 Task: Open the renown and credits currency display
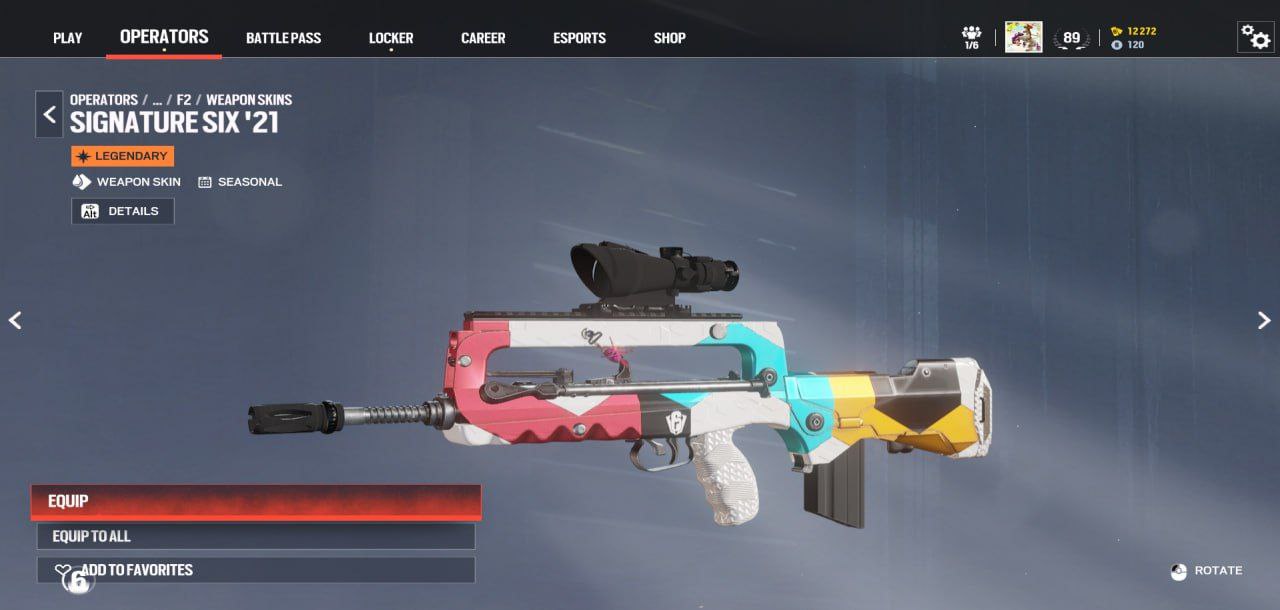tap(1133, 38)
